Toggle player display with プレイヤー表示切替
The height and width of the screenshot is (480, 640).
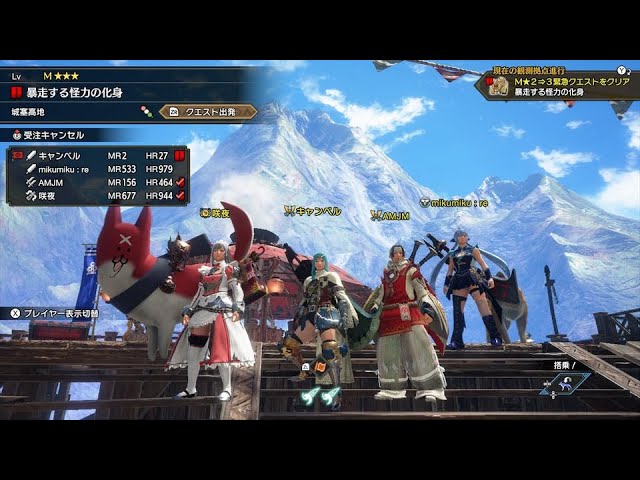coord(55,313)
